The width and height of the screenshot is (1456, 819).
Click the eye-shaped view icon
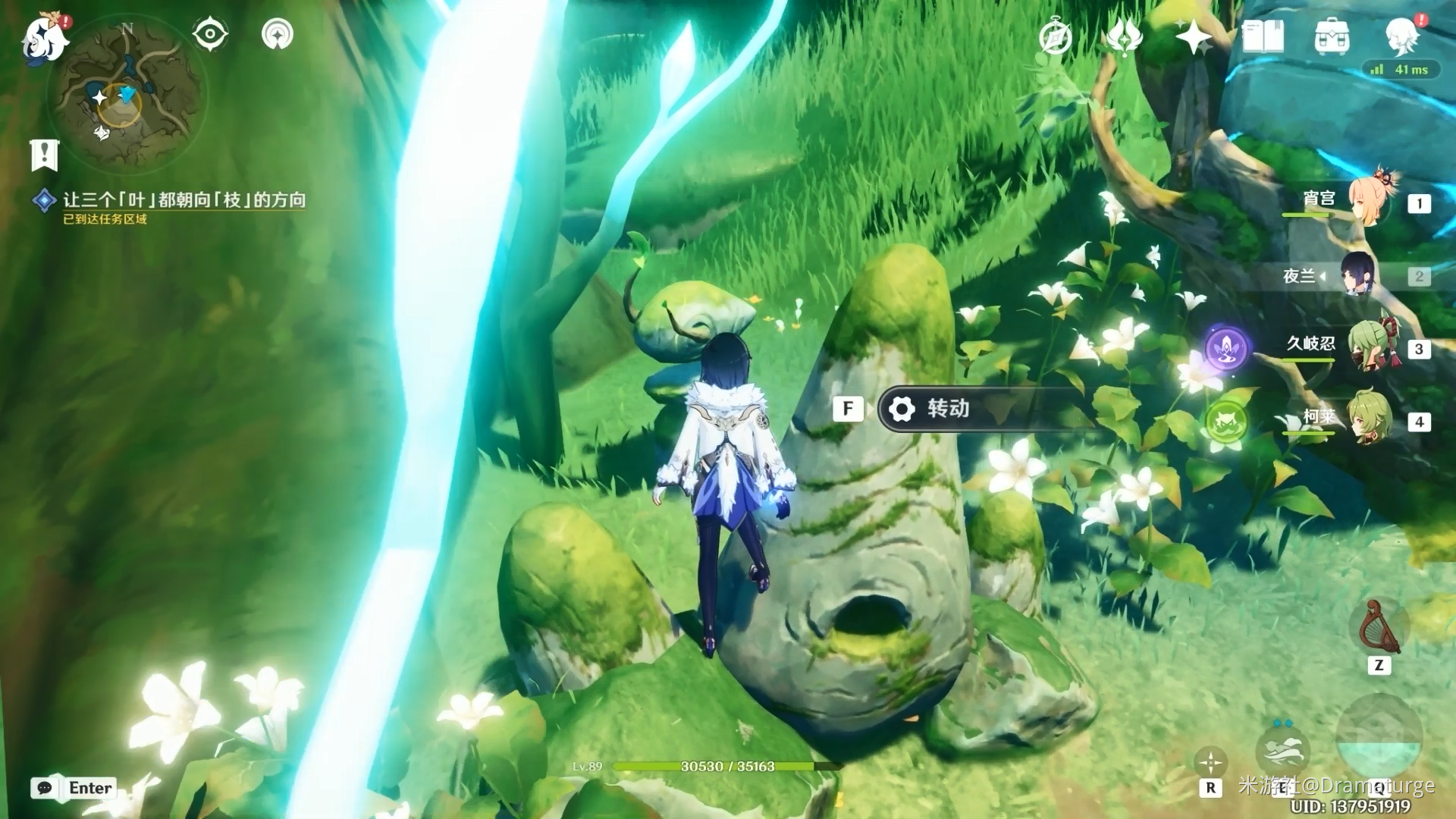209,34
